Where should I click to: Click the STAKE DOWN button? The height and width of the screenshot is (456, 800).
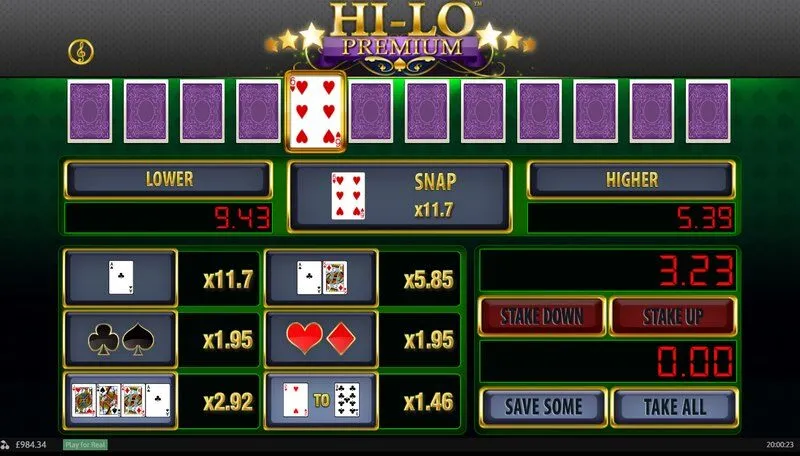pyautogui.click(x=542, y=317)
